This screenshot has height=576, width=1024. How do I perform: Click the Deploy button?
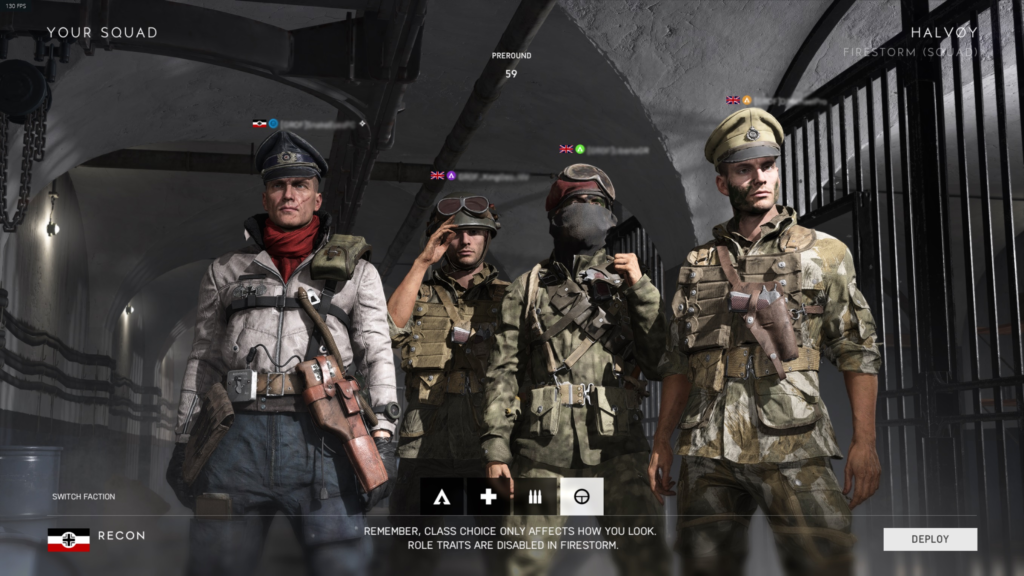tap(930, 539)
